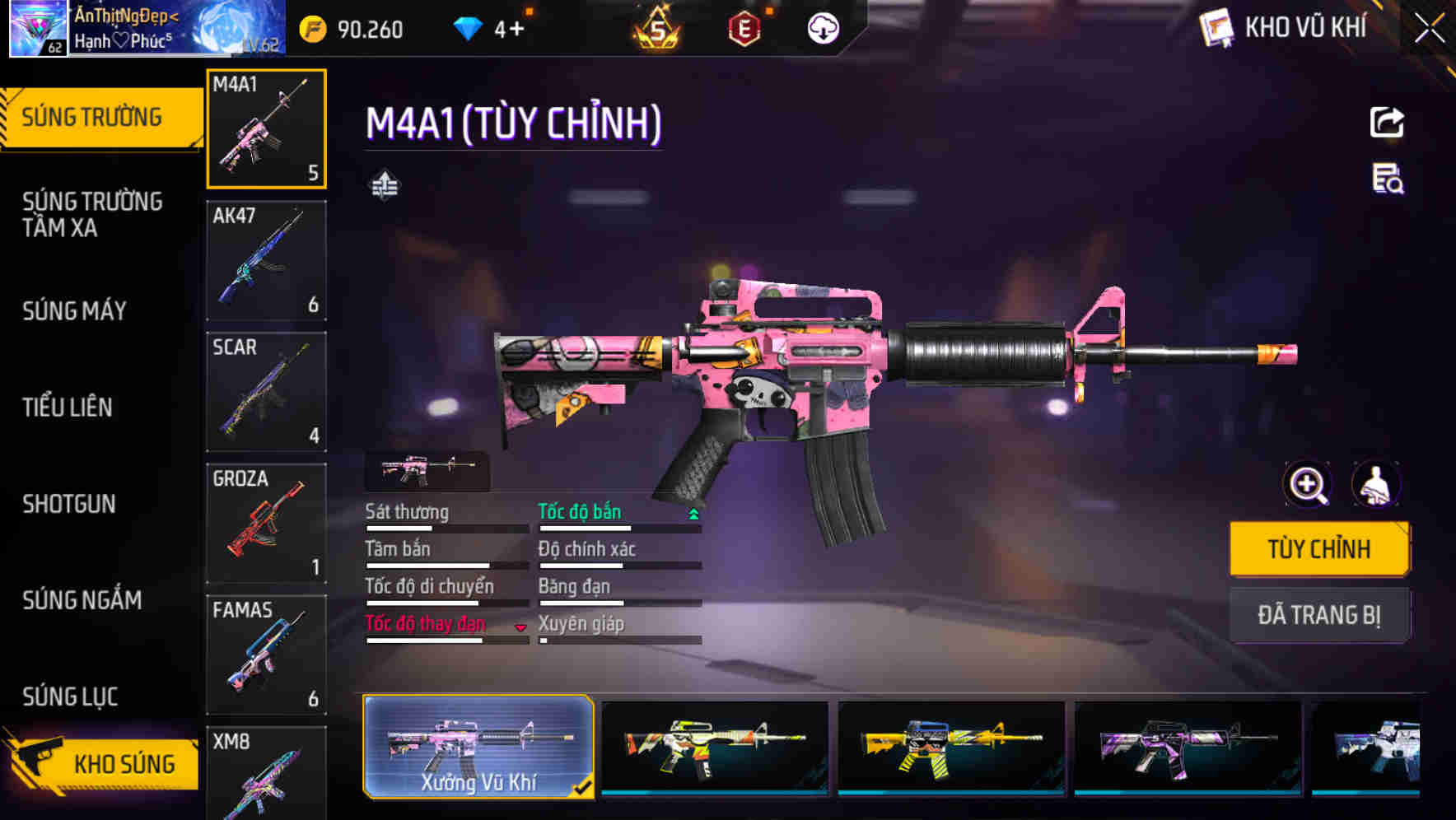Click the upgrade emblem icon below M4A1 title

pos(384,184)
